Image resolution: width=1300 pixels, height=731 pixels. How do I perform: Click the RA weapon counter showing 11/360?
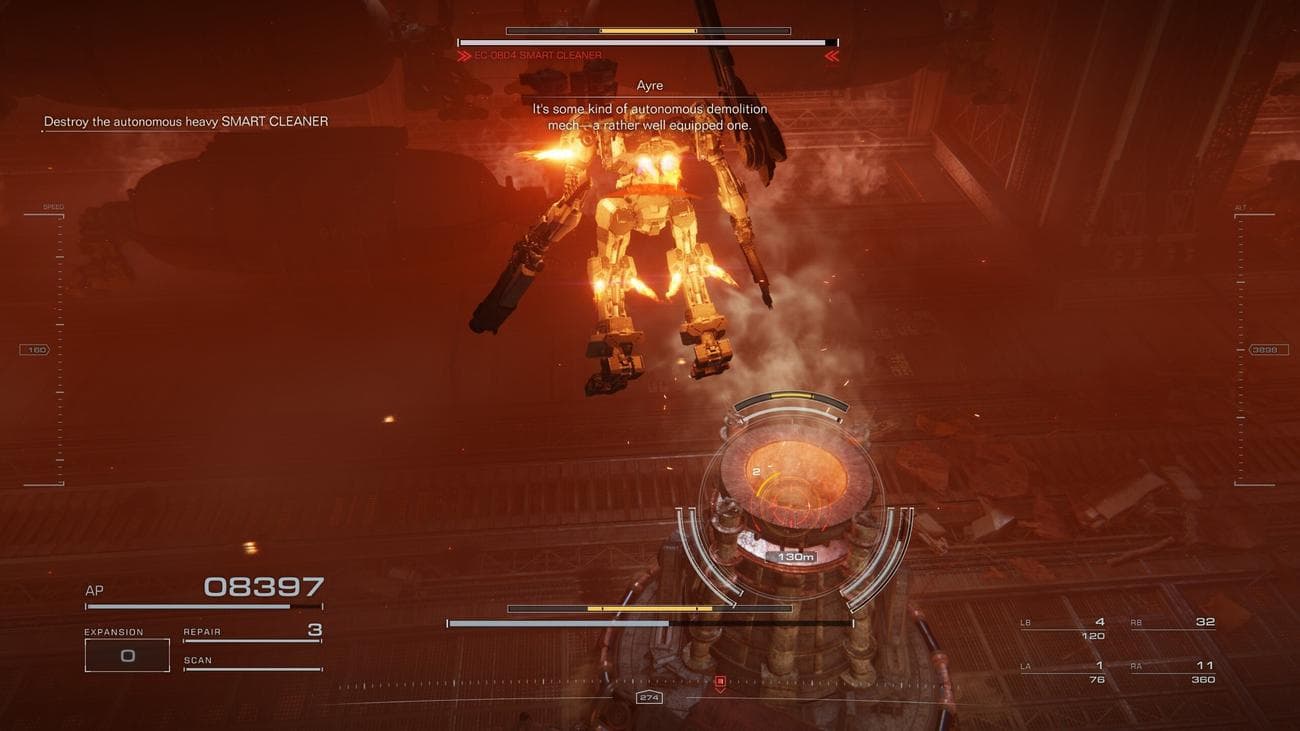tap(1200, 671)
